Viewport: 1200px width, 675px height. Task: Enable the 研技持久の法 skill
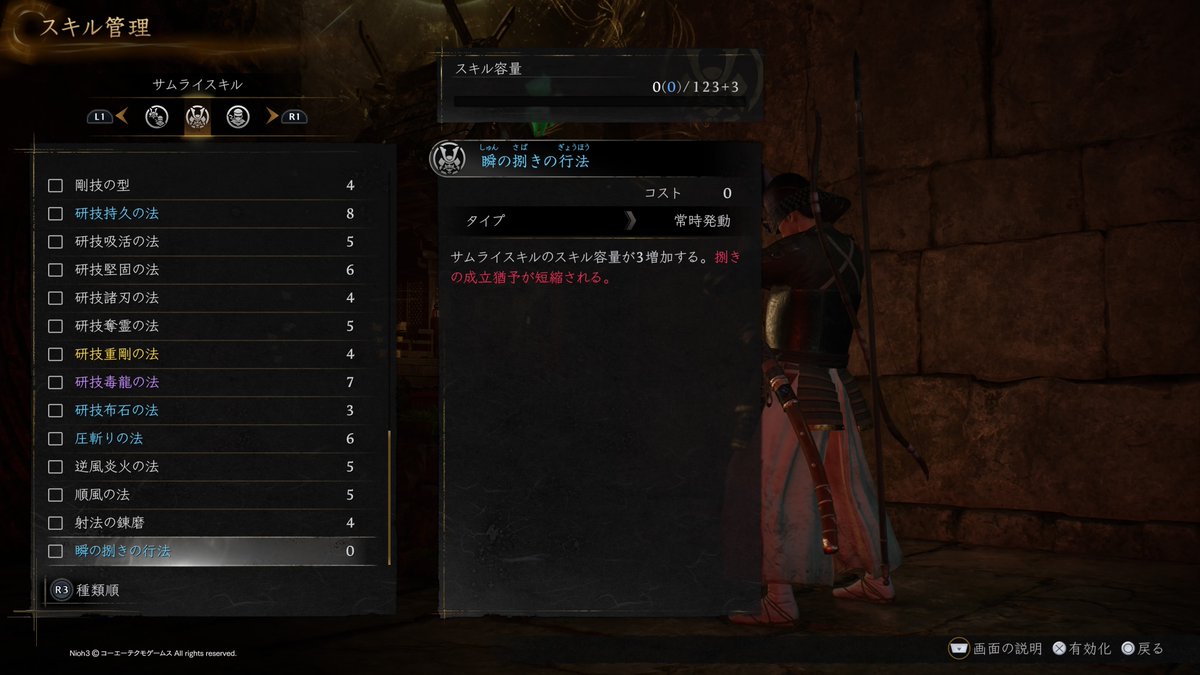click(56, 214)
